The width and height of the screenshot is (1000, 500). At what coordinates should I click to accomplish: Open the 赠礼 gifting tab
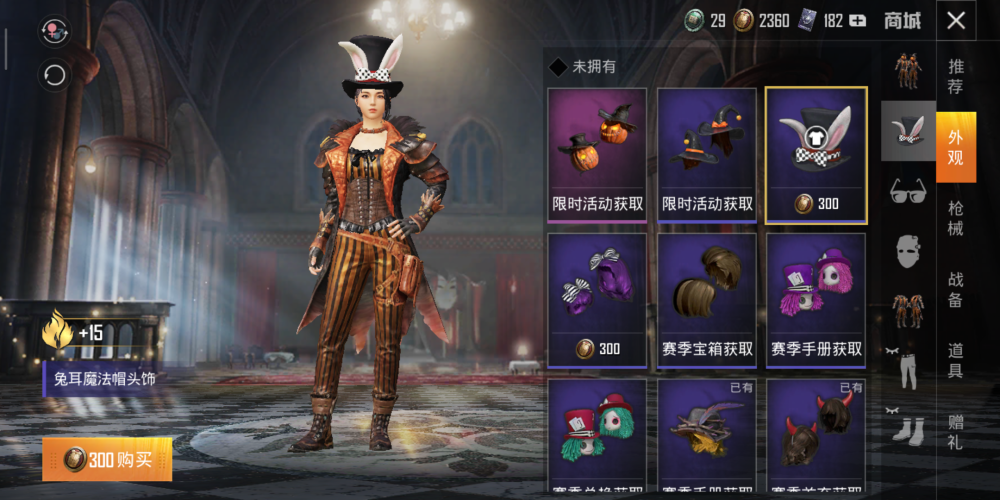(956, 431)
